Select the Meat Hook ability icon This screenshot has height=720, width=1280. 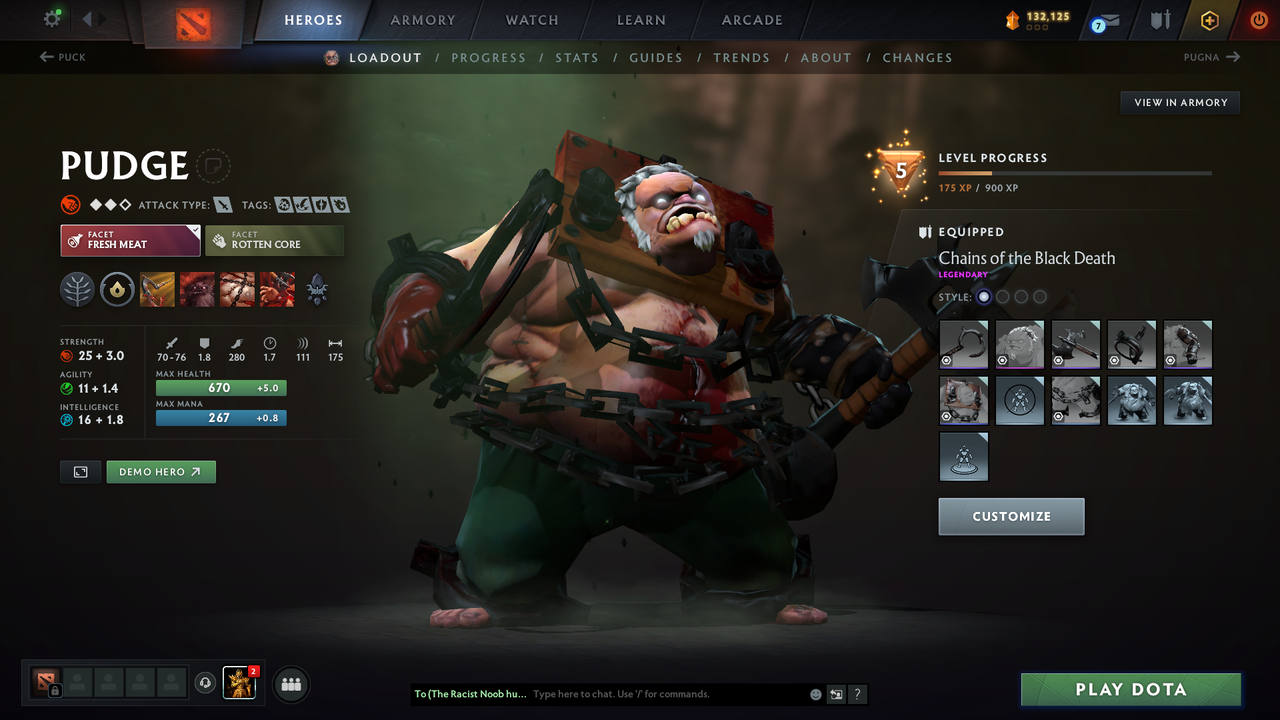157,290
